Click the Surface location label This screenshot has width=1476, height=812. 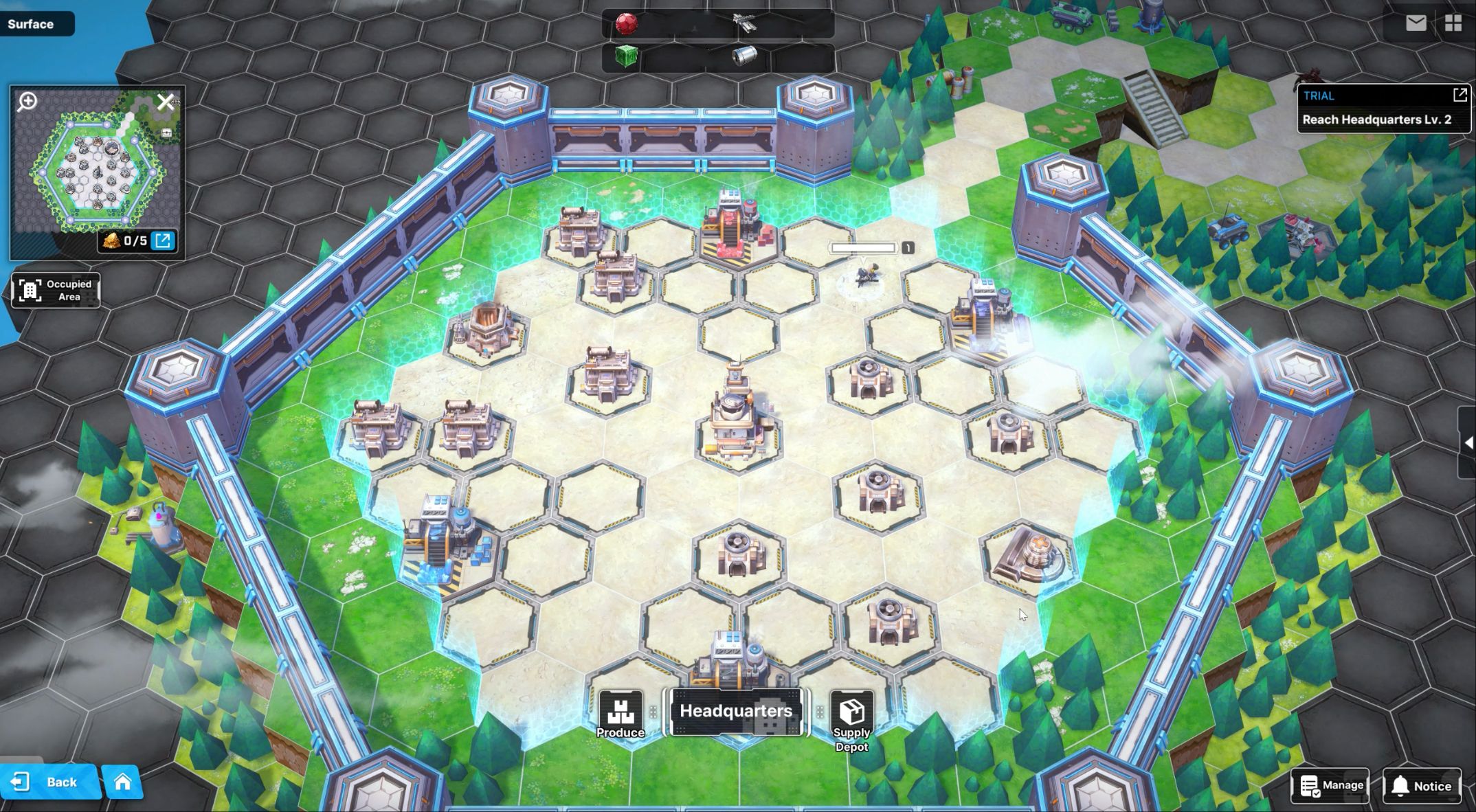[31, 24]
